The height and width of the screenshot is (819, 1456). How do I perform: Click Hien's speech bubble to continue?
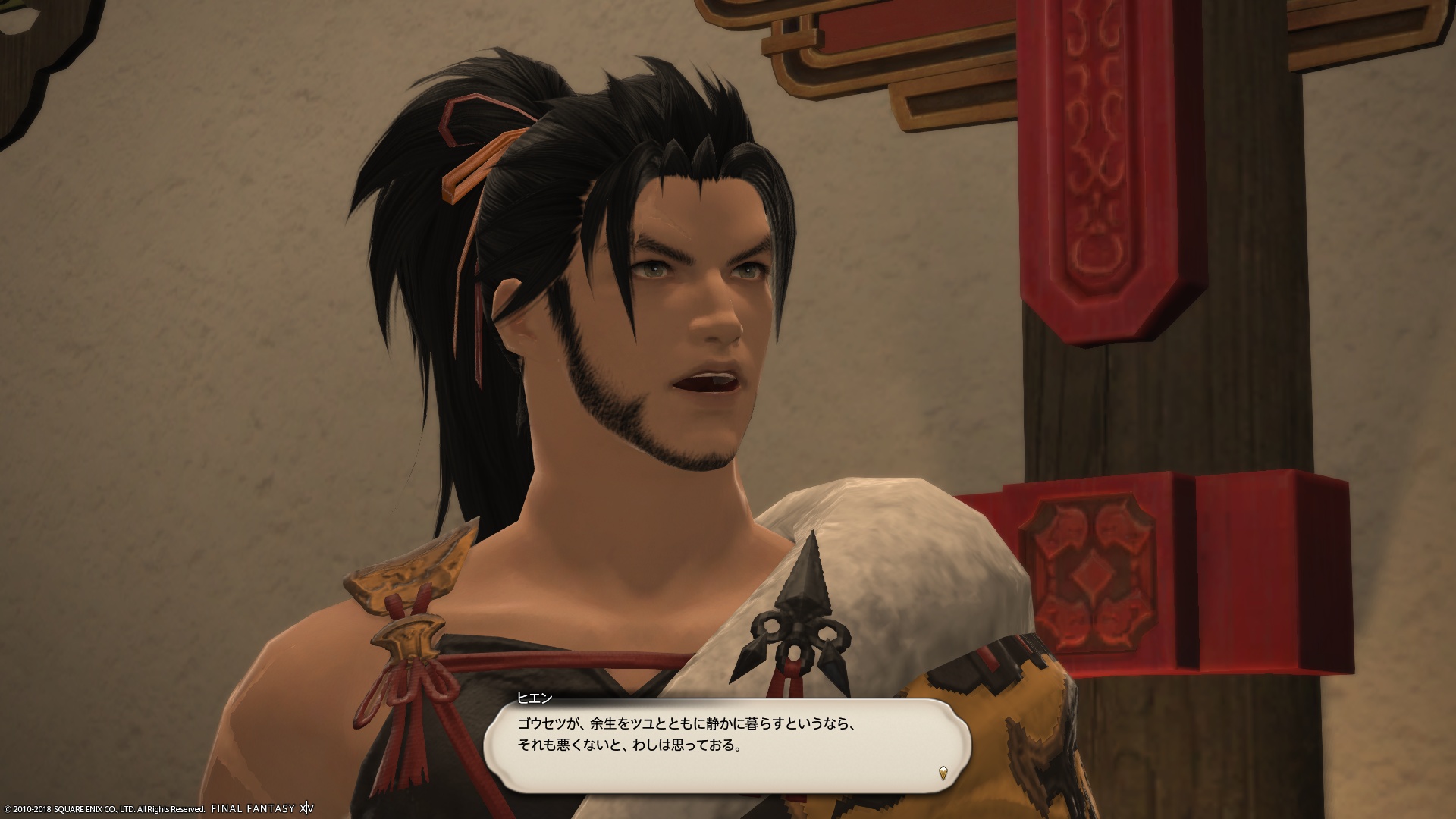(726, 746)
